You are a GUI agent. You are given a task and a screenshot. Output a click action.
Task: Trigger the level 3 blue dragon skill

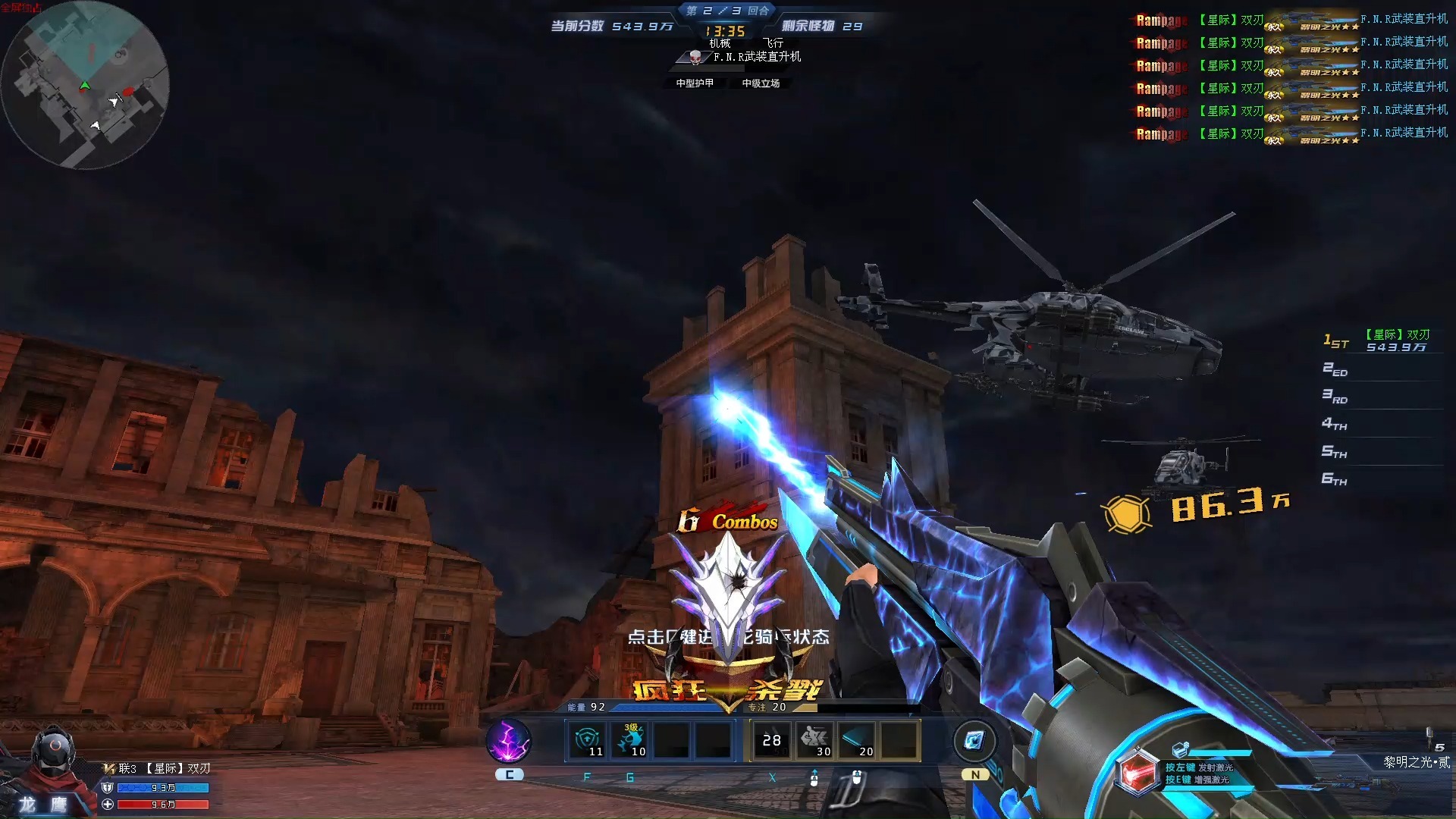point(630,740)
